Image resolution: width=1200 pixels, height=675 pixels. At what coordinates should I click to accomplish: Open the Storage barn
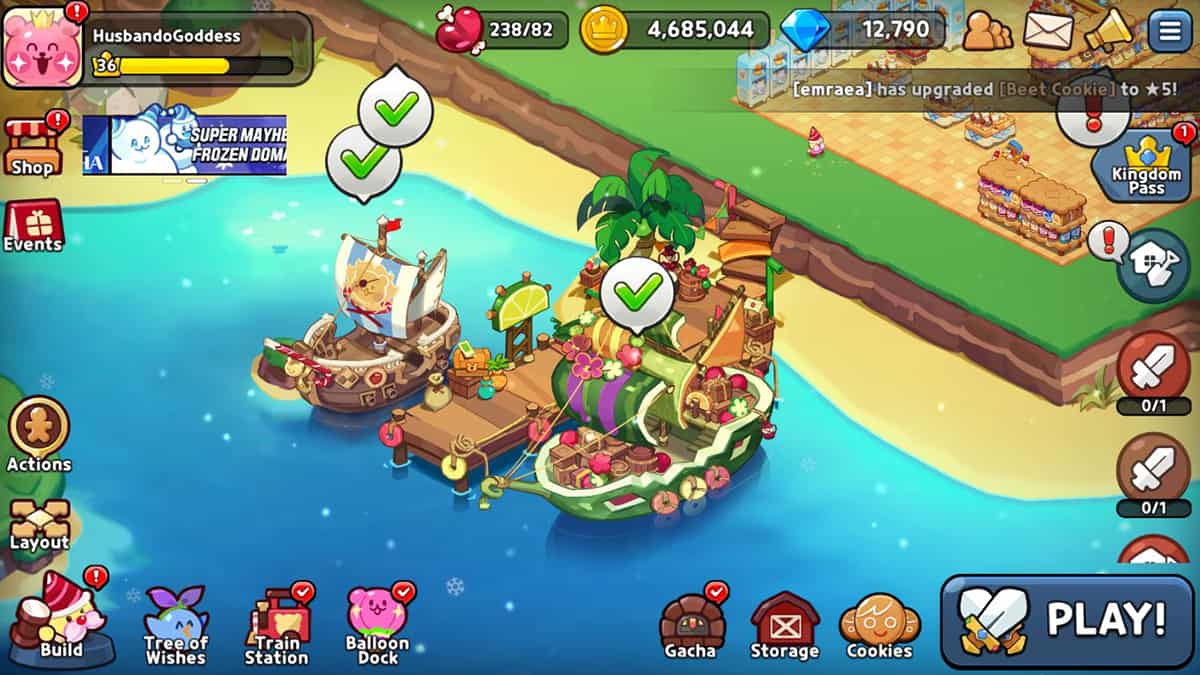[784, 626]
